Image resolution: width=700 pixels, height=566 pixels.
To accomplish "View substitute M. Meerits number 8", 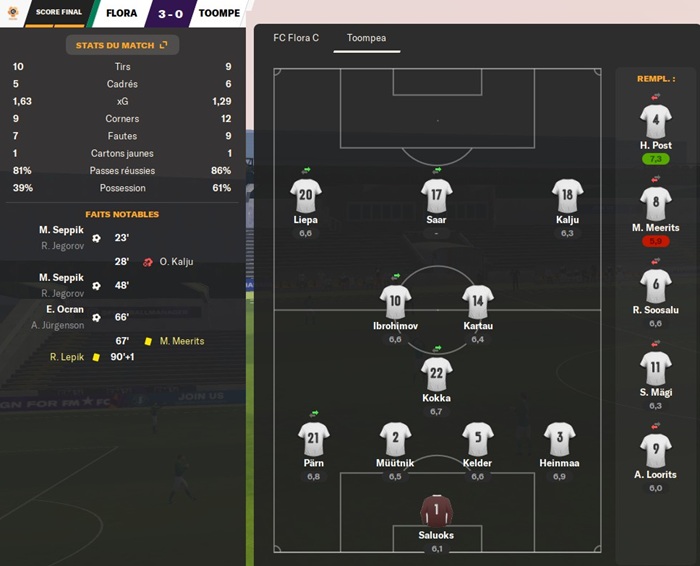I will coord(655,203).
